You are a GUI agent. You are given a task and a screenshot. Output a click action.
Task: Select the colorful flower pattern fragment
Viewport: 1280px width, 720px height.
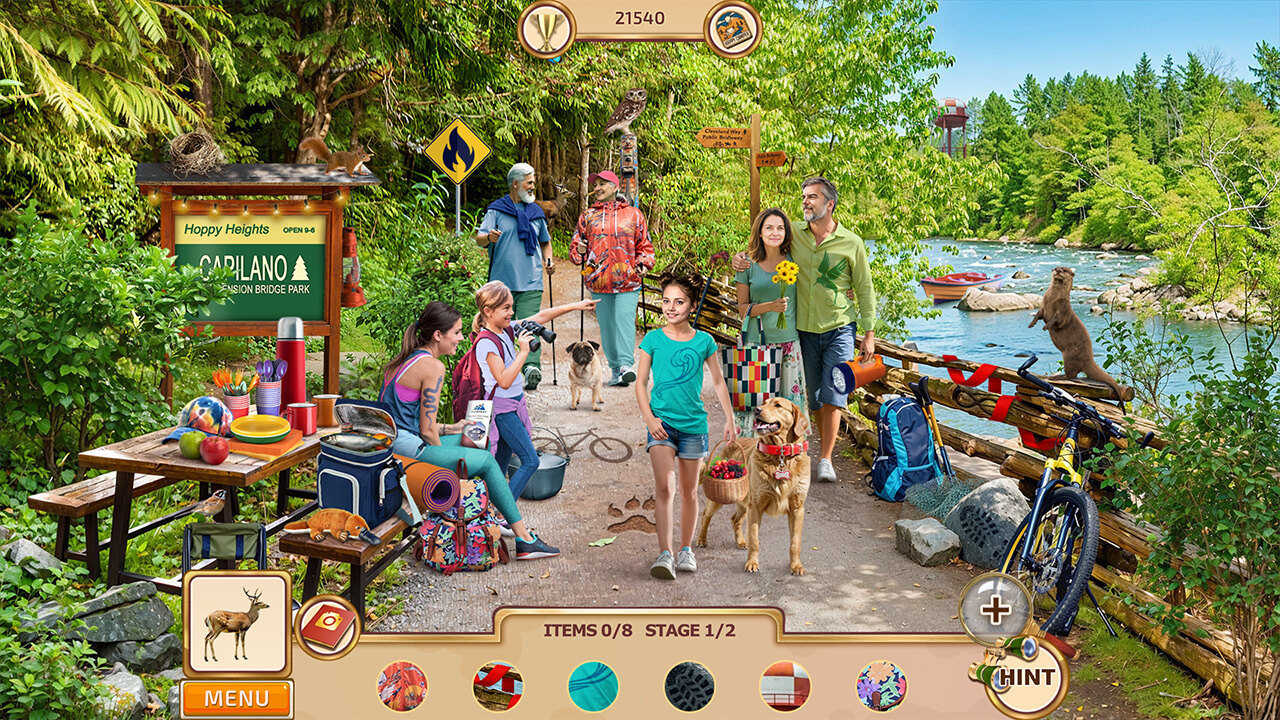[x=881, y=686]
